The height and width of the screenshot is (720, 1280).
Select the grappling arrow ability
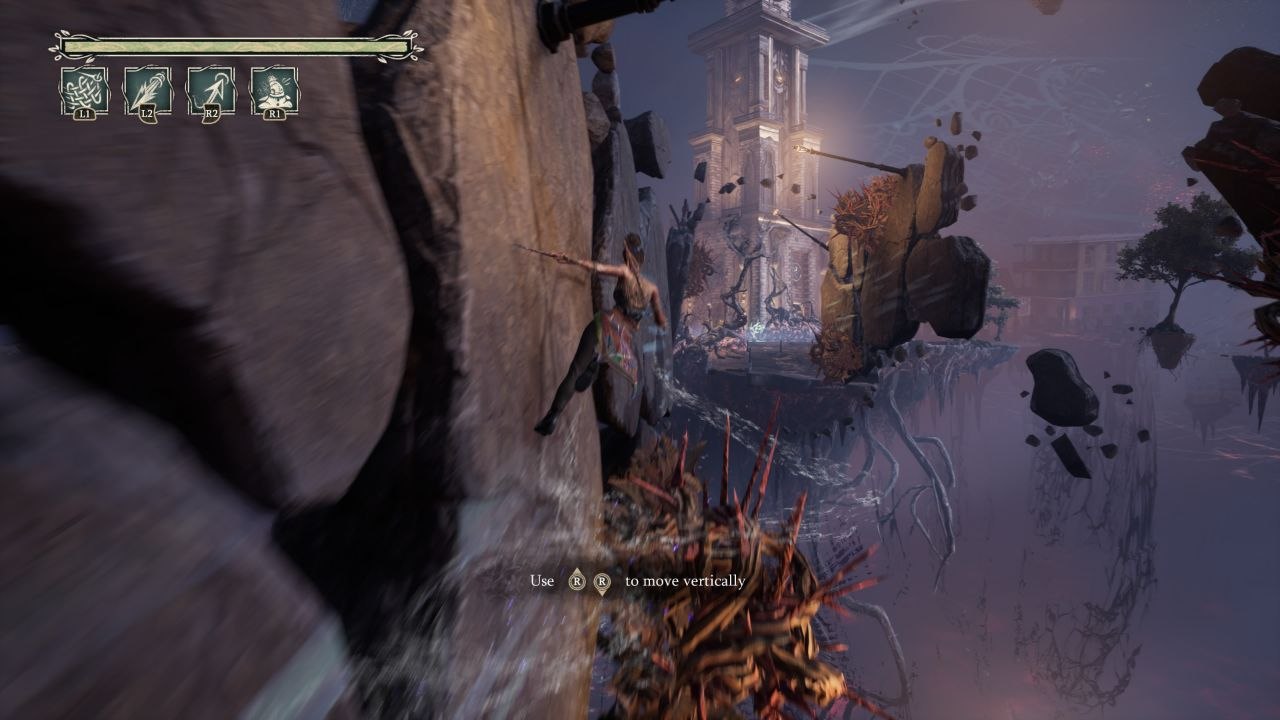tap(211, 91)
